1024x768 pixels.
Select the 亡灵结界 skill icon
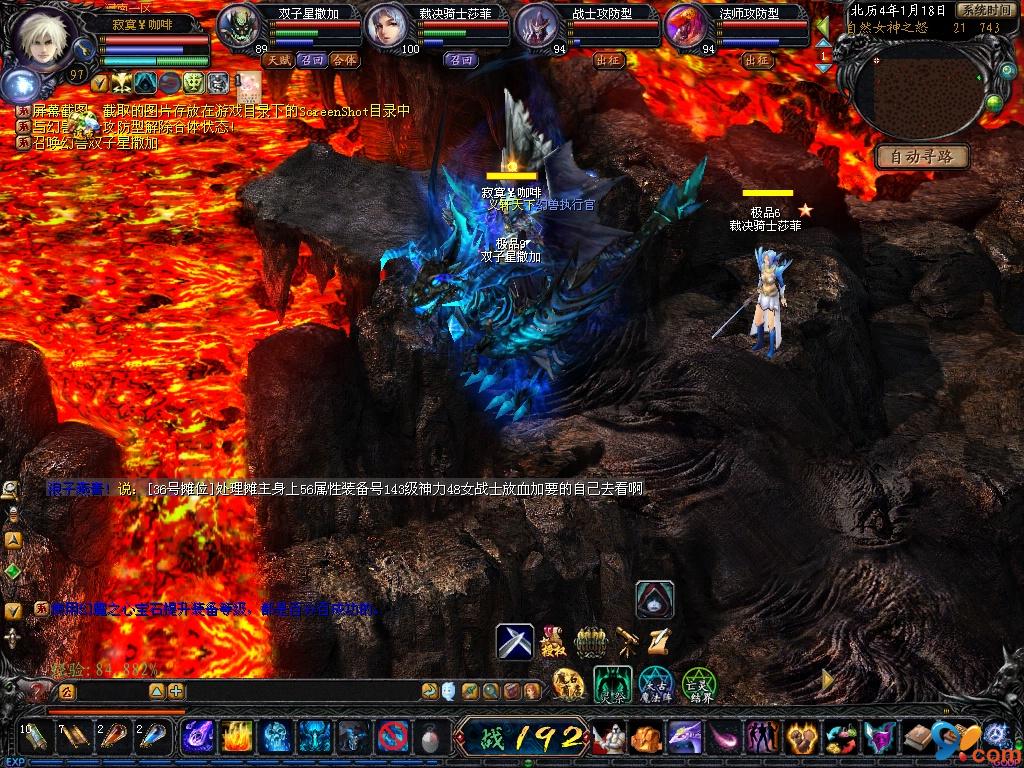click(698, 684)
